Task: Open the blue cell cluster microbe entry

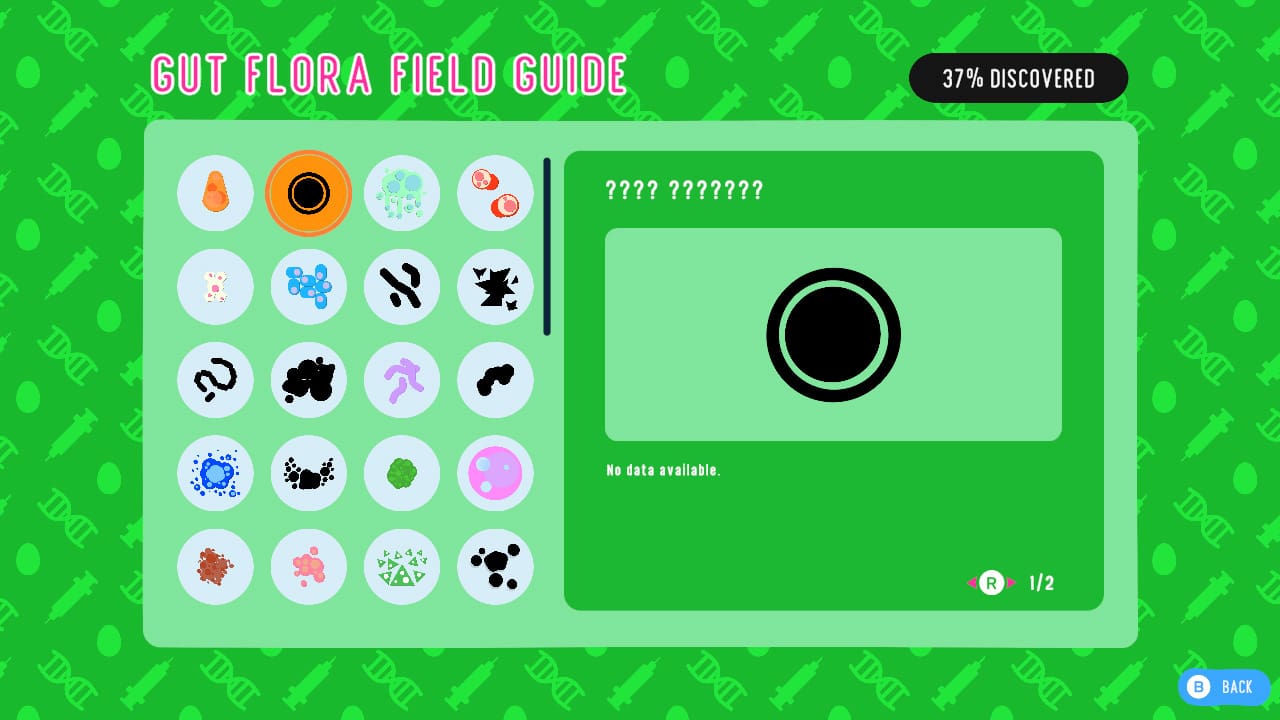Action: click(309, 287)
